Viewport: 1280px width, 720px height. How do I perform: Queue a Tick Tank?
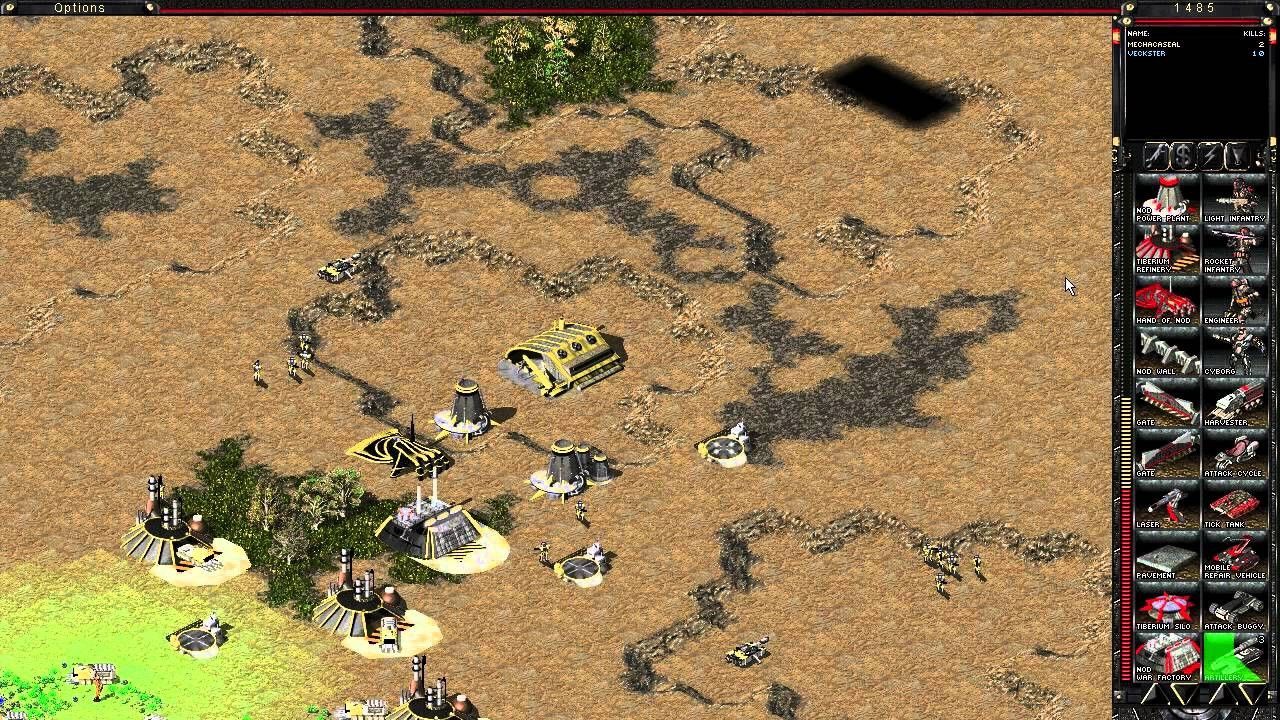(x=1236, y=502)
